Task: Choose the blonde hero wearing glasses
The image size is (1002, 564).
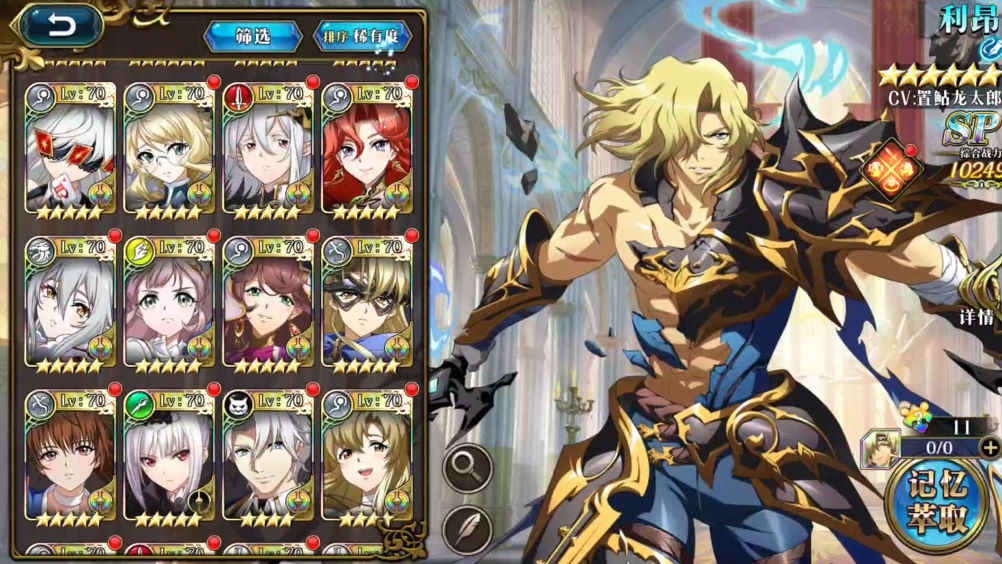Action: point(168,148)
